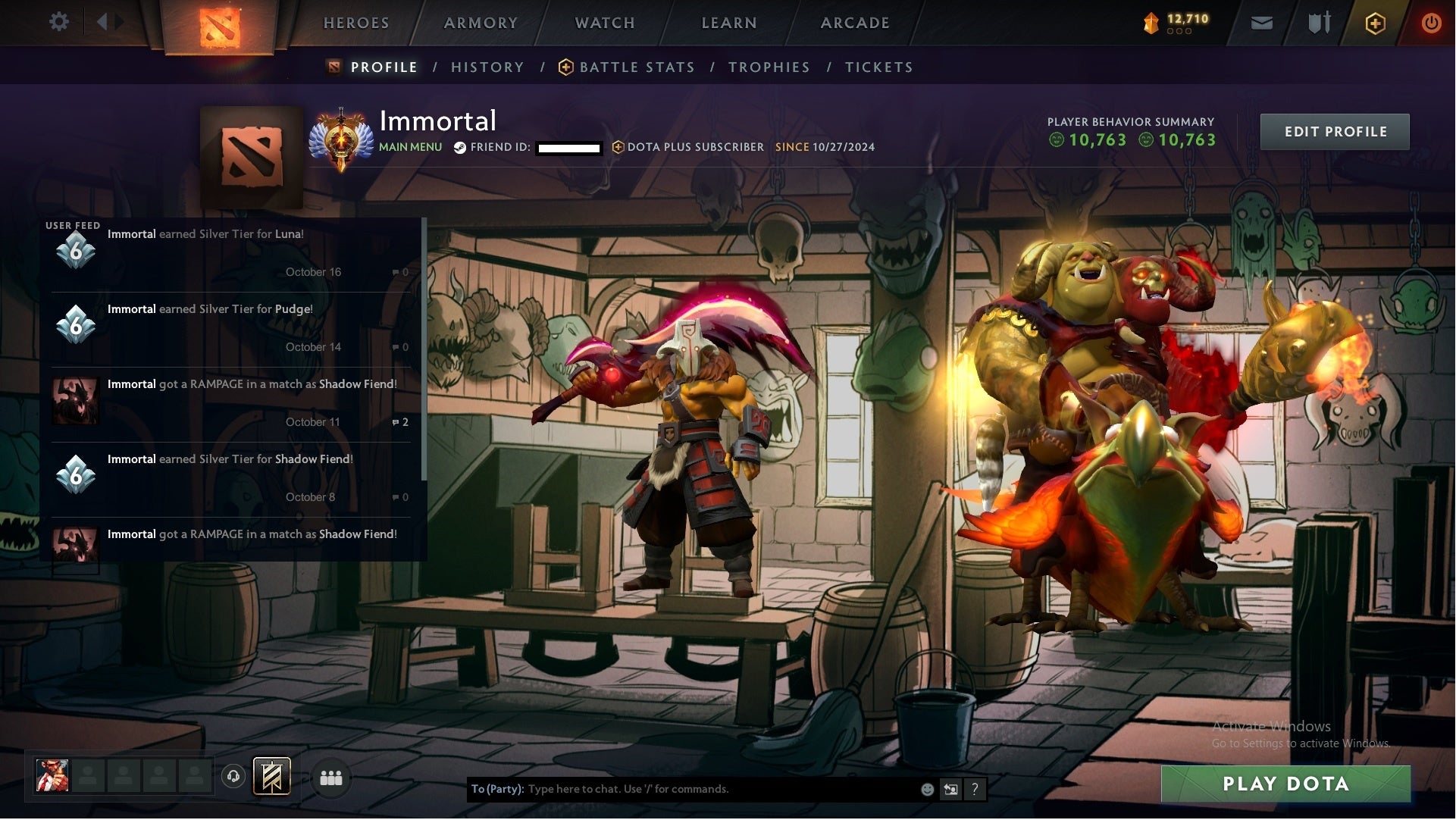Open the armory shield and sword icon
Screen dimensions: 1456x820
(1319, 23)
